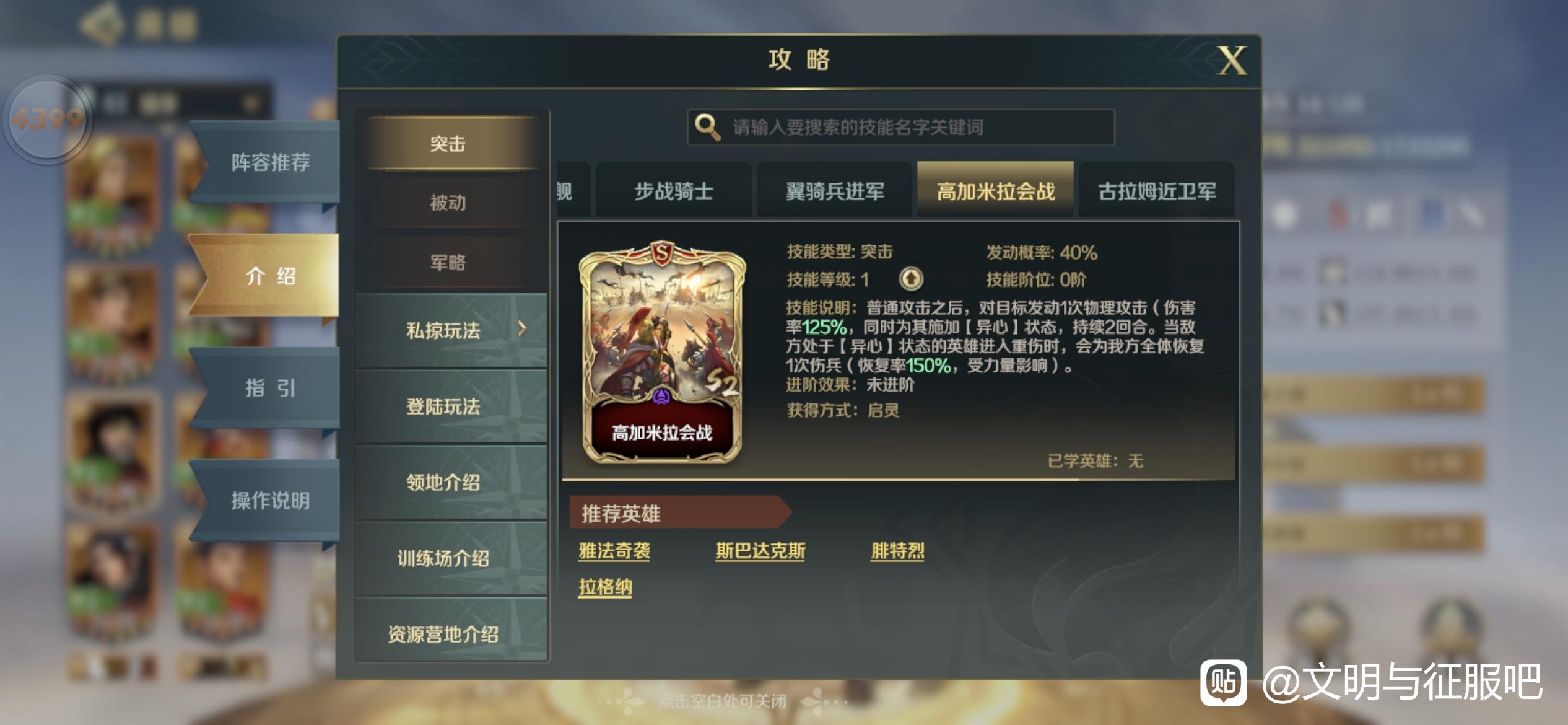Switch to the 翼骑兵进军 tab

click(x=835, y=190)
